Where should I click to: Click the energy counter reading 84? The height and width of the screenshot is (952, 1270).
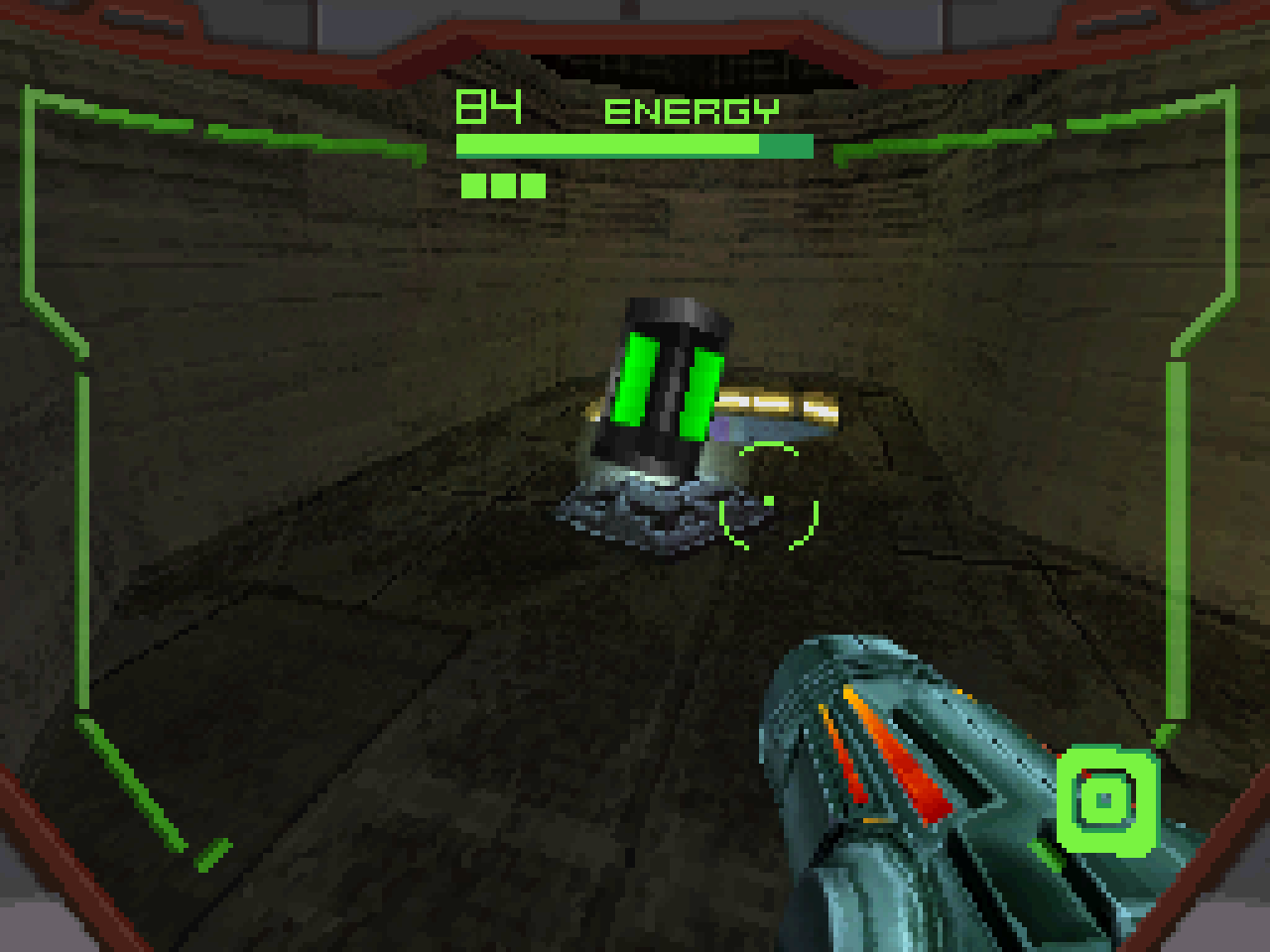(486, 106)
